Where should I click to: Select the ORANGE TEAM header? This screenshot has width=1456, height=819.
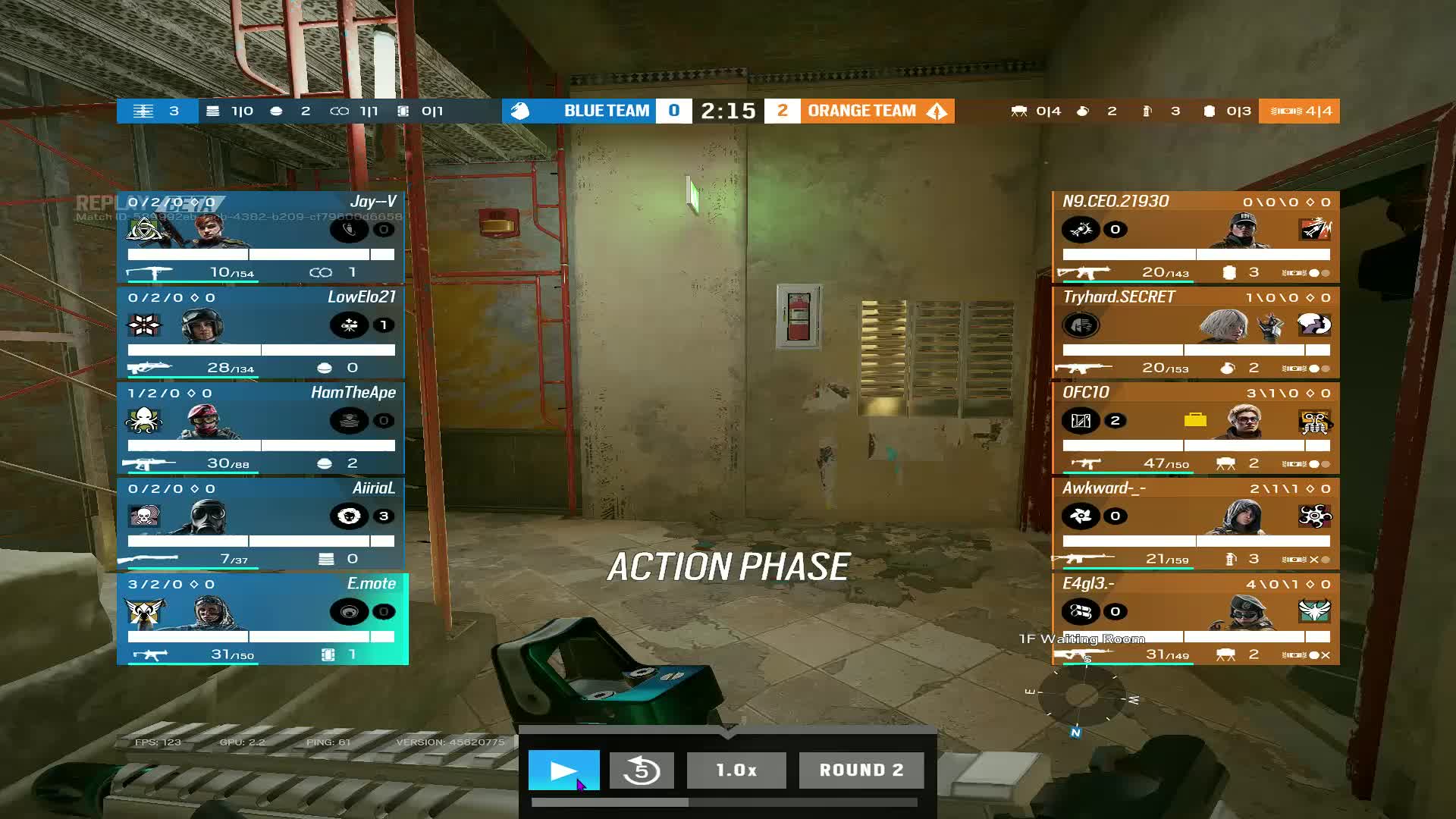[x=861, y=111]
